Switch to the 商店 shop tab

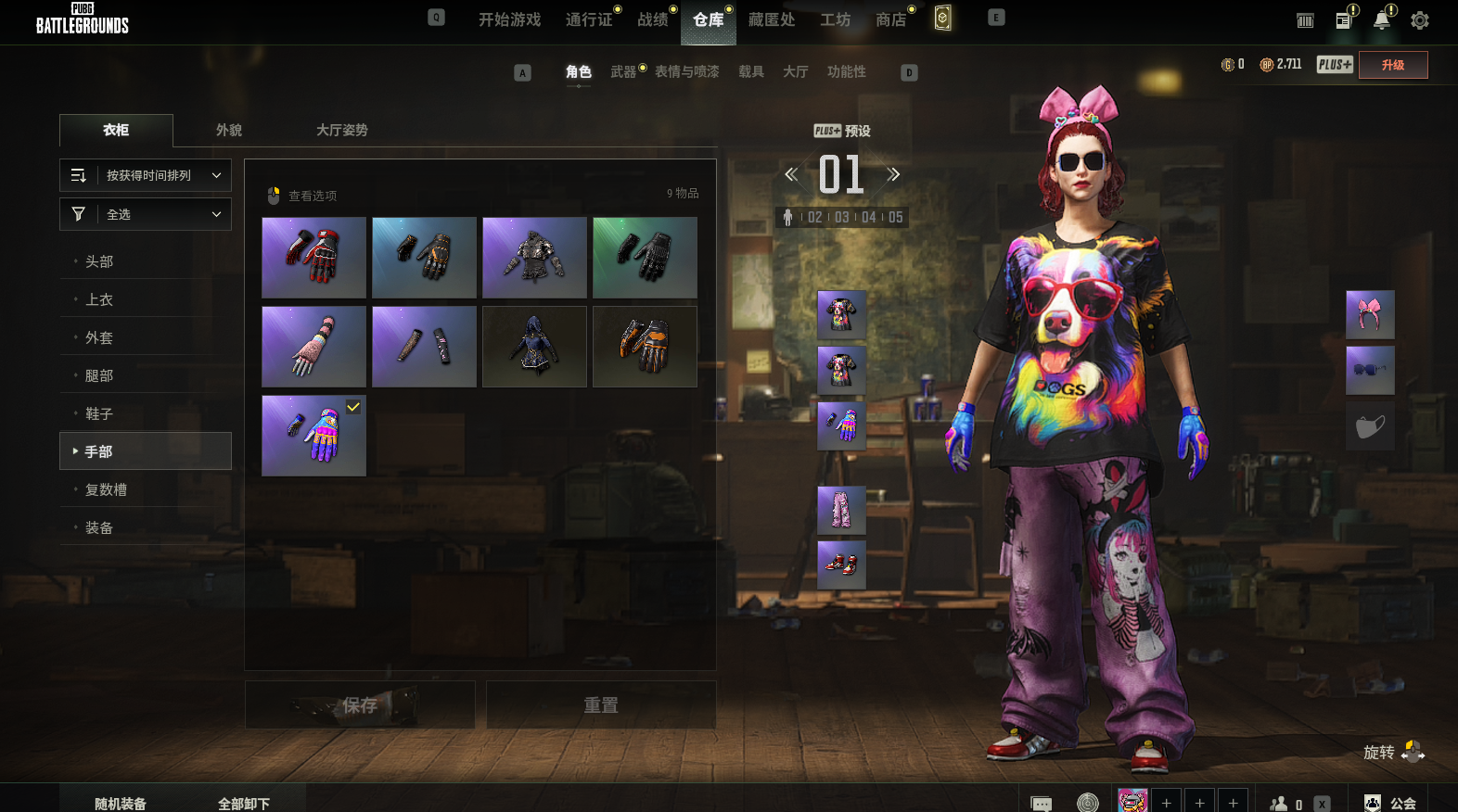point(890,19)
